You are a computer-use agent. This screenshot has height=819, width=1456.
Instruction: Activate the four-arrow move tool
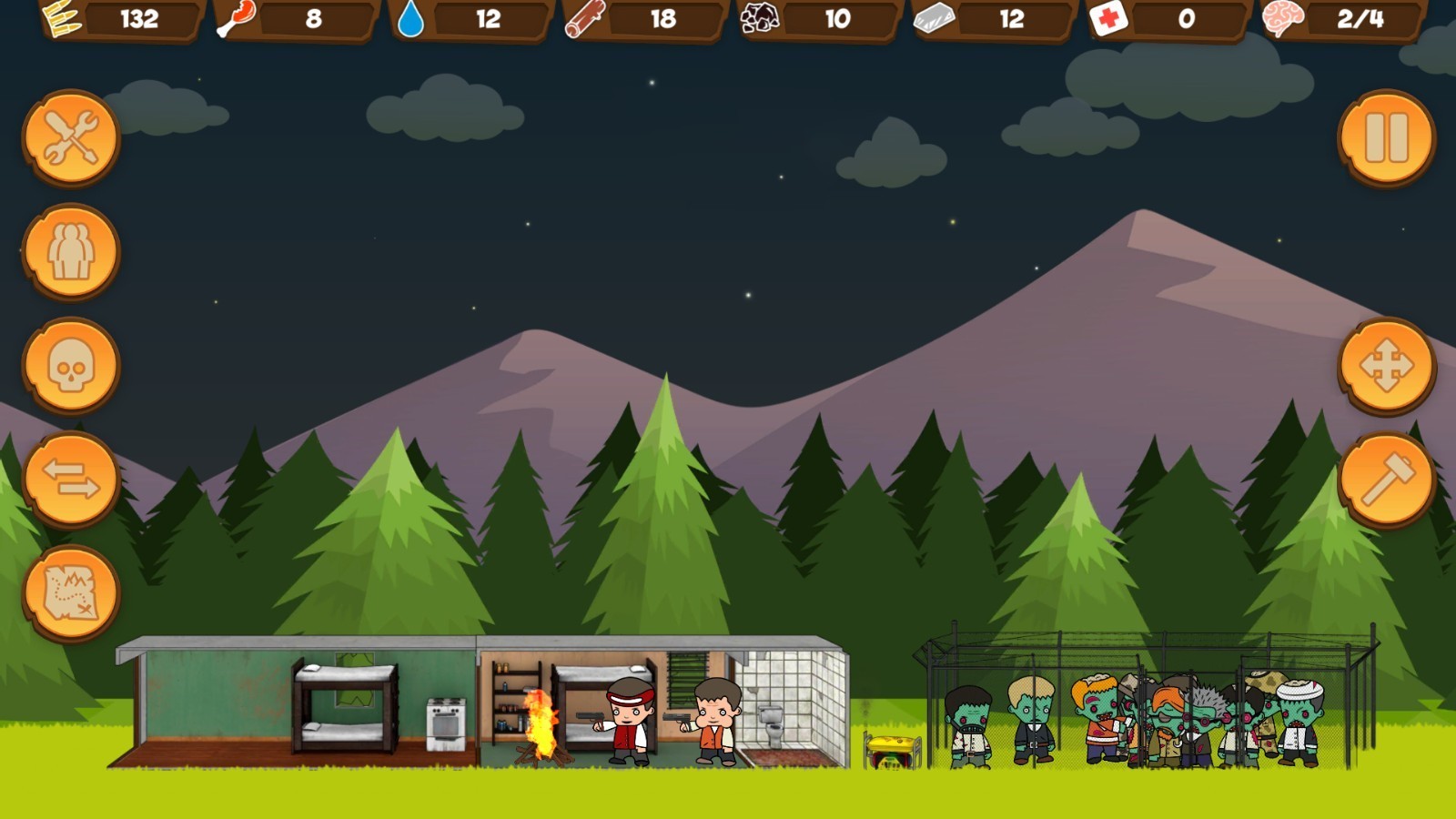(1386, 366)
